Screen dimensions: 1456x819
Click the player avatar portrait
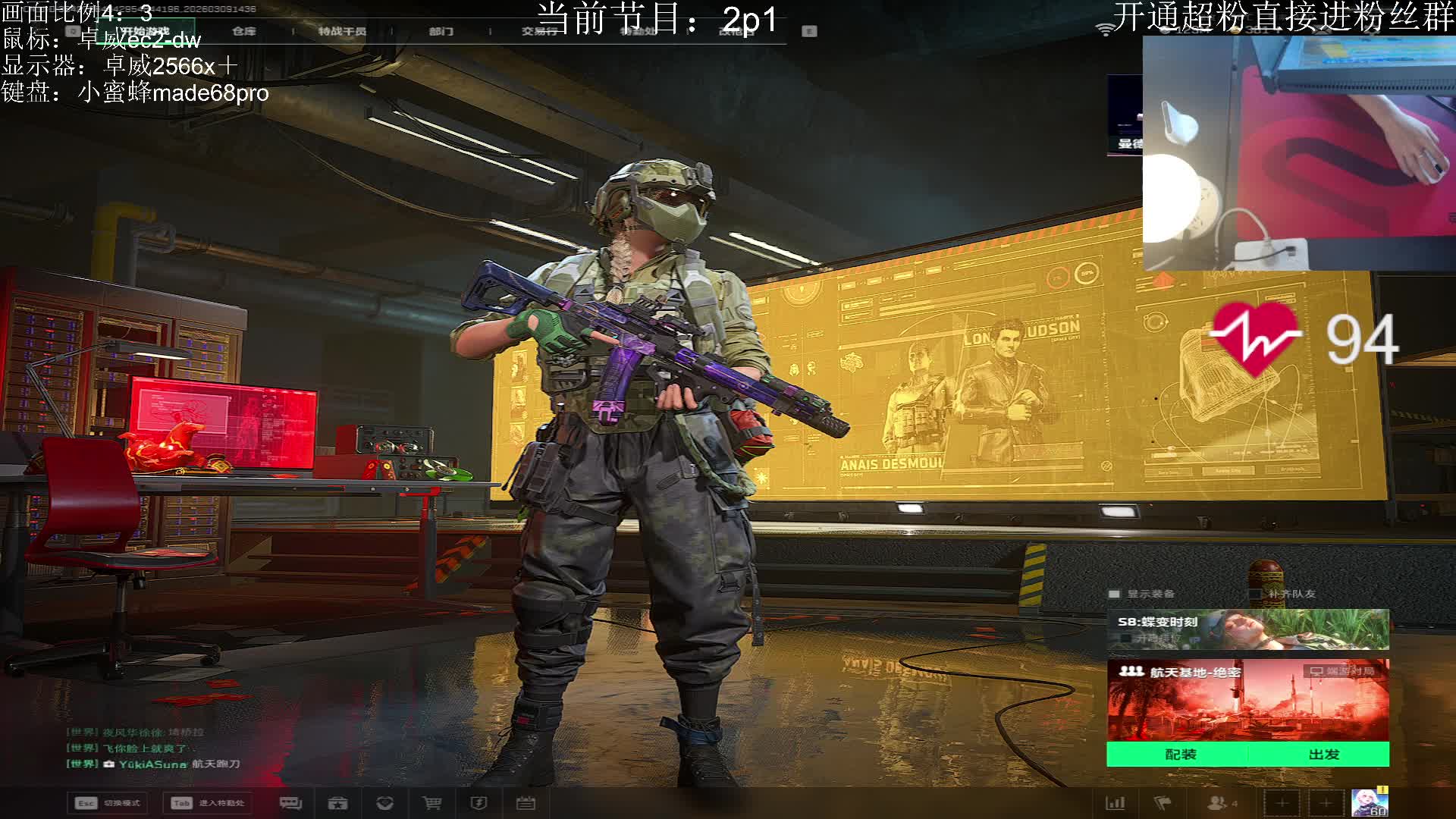(1369, 803)
